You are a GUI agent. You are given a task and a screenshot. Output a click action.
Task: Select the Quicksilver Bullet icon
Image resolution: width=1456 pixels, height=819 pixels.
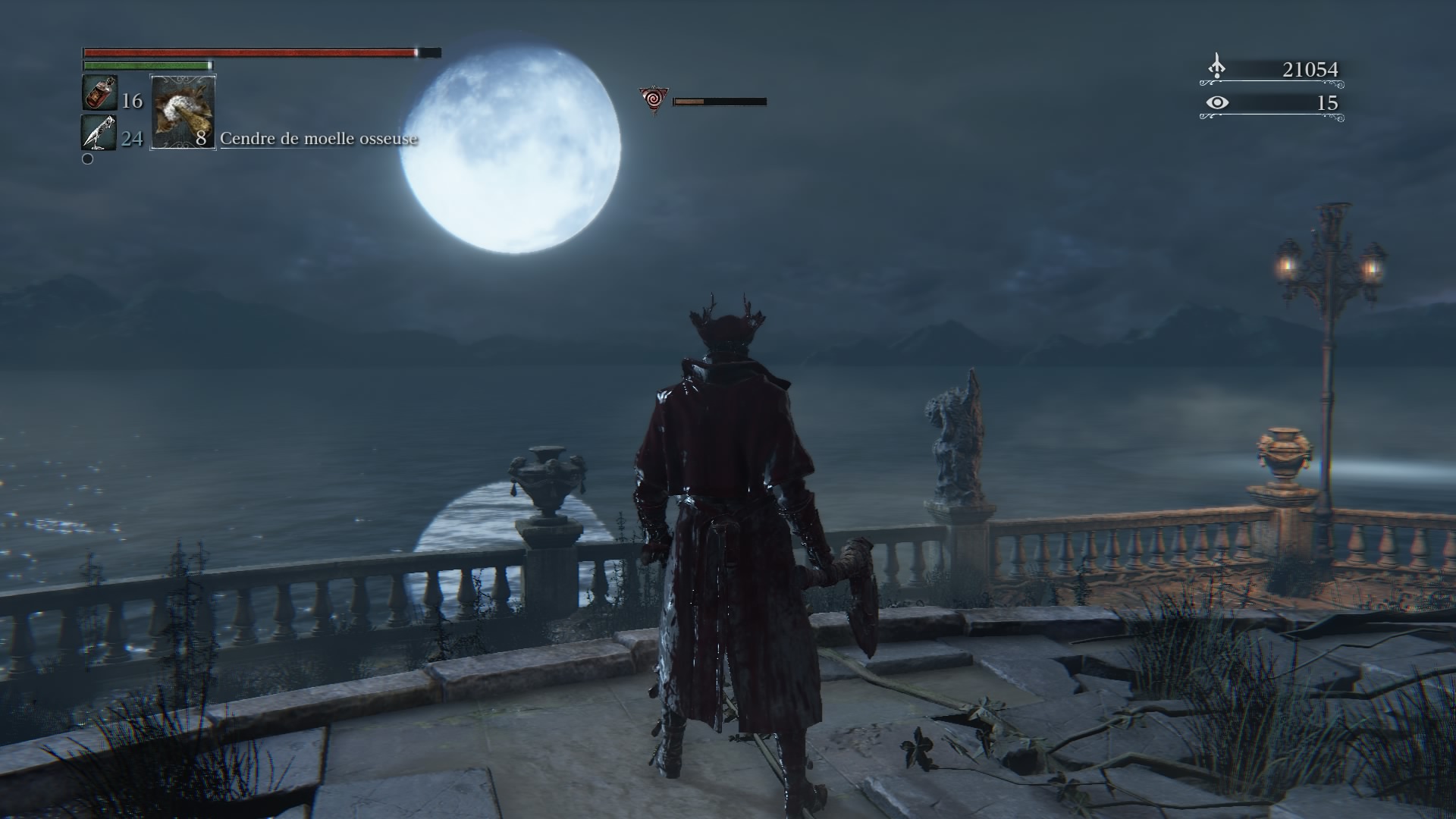click(x=99, y=133)
